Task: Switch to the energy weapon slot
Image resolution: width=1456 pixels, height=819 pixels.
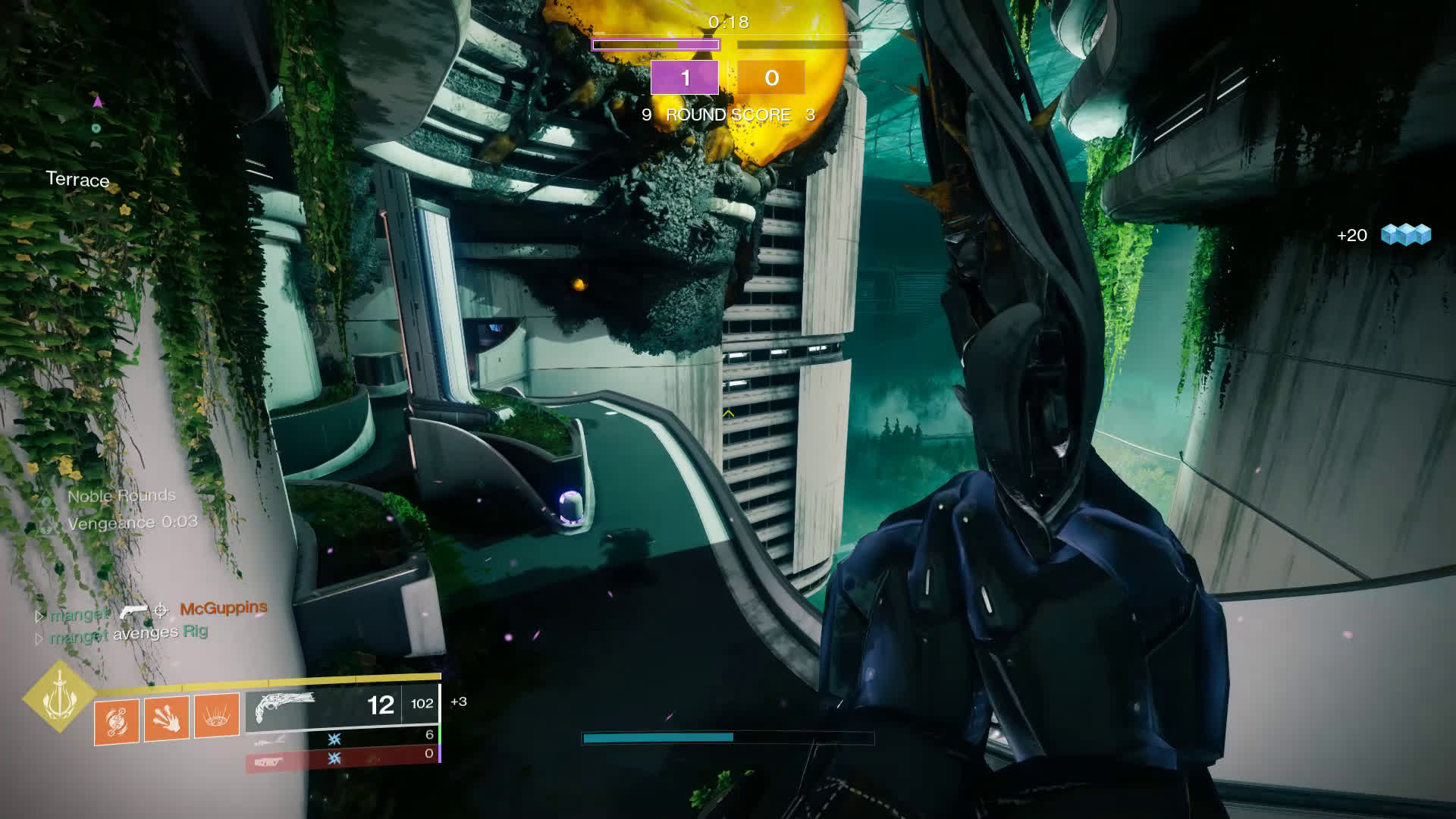Action: point(342,736)
